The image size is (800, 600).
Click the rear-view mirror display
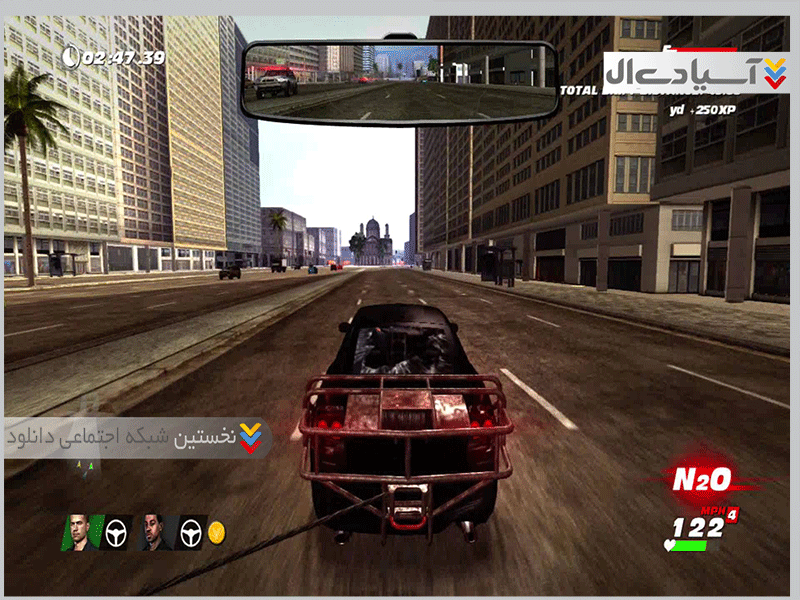point(400,81)
